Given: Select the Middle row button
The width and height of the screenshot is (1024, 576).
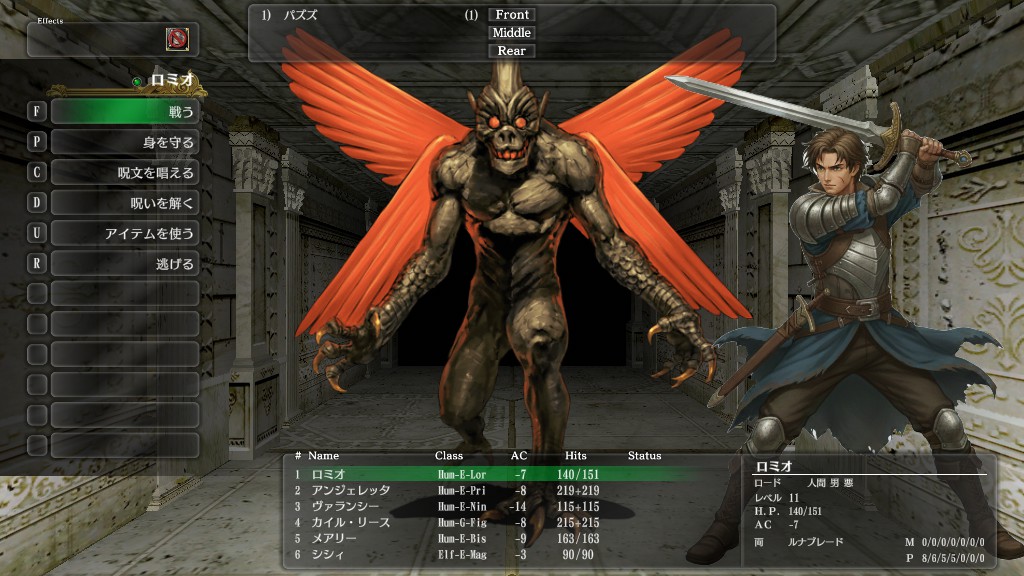Looking at the screenshot, I should [512, 33].
